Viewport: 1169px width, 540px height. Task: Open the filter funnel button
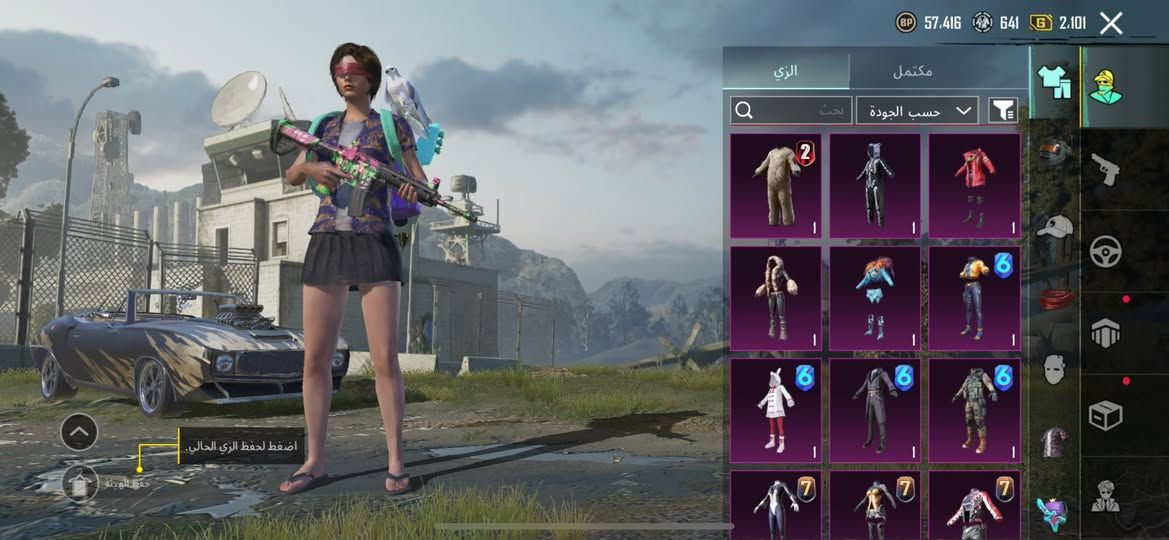1002,111
